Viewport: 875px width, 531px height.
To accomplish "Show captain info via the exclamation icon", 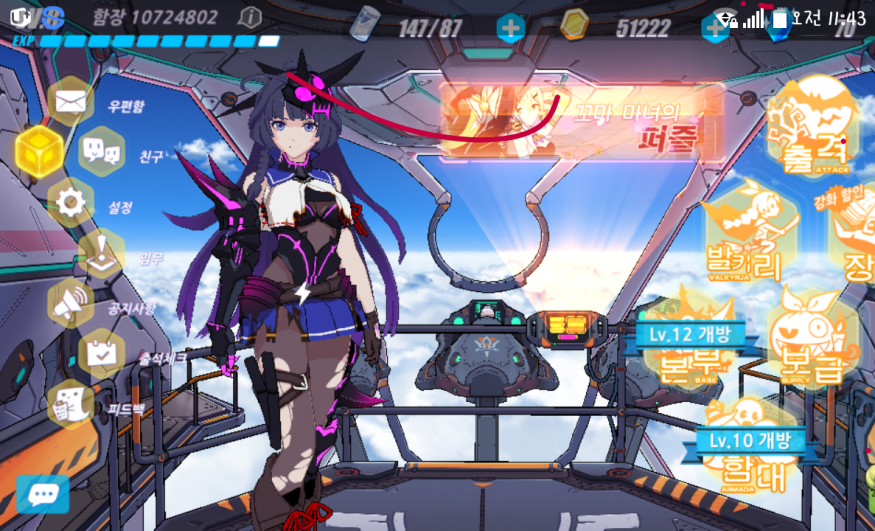I will coord(250,18).
